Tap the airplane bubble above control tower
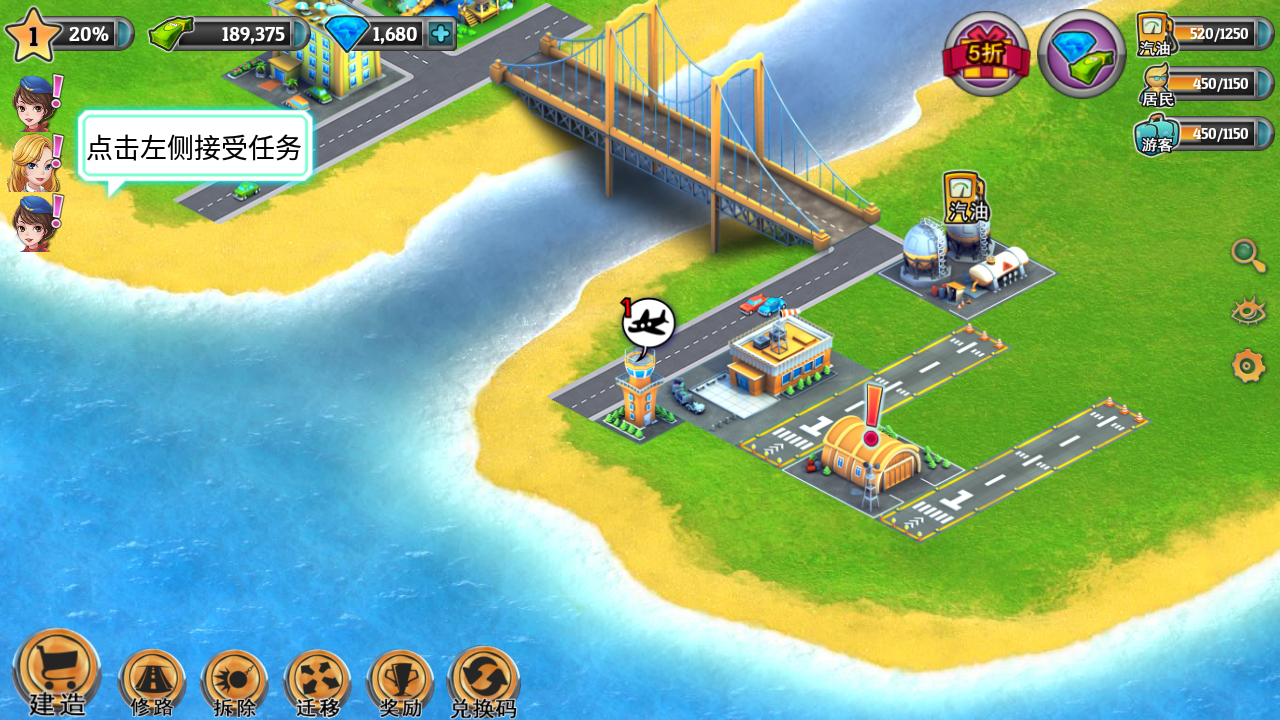1280x720 pixels. [x=648, y=323]
